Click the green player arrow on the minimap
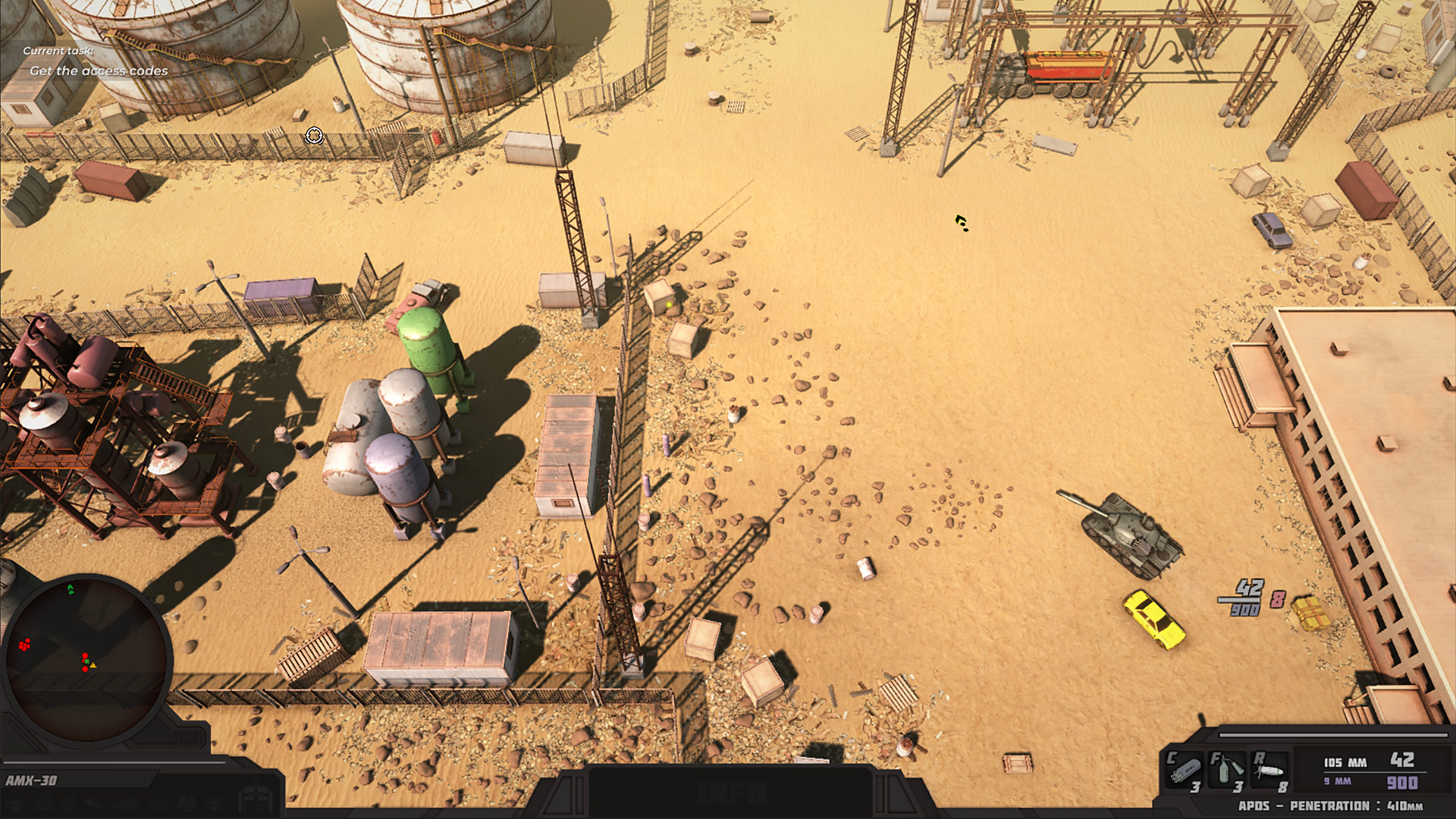1456x819 pixels. pyautogui.click(x=72, y=588)
